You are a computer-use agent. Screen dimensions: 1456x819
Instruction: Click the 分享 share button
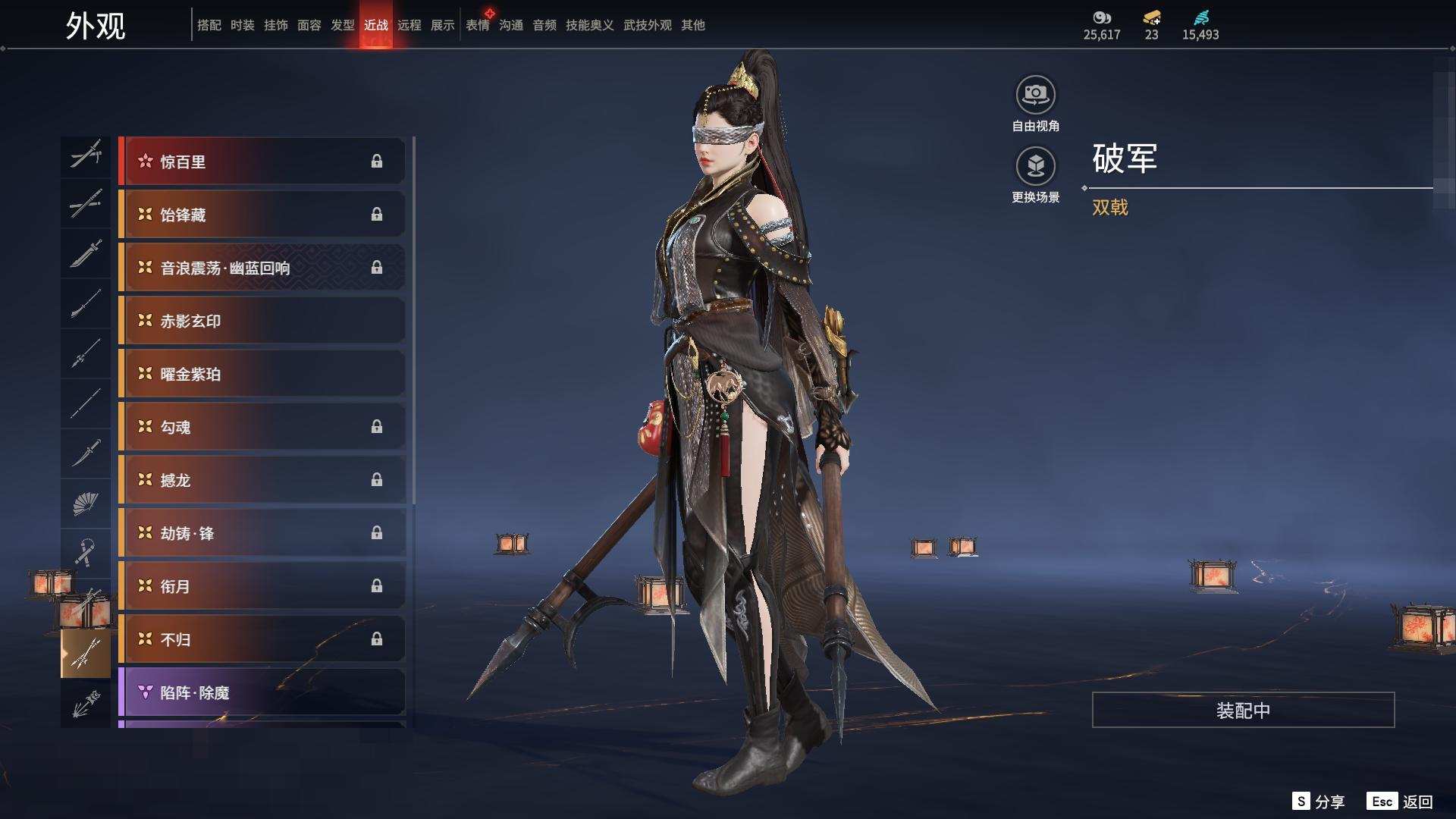[1319, 802]
